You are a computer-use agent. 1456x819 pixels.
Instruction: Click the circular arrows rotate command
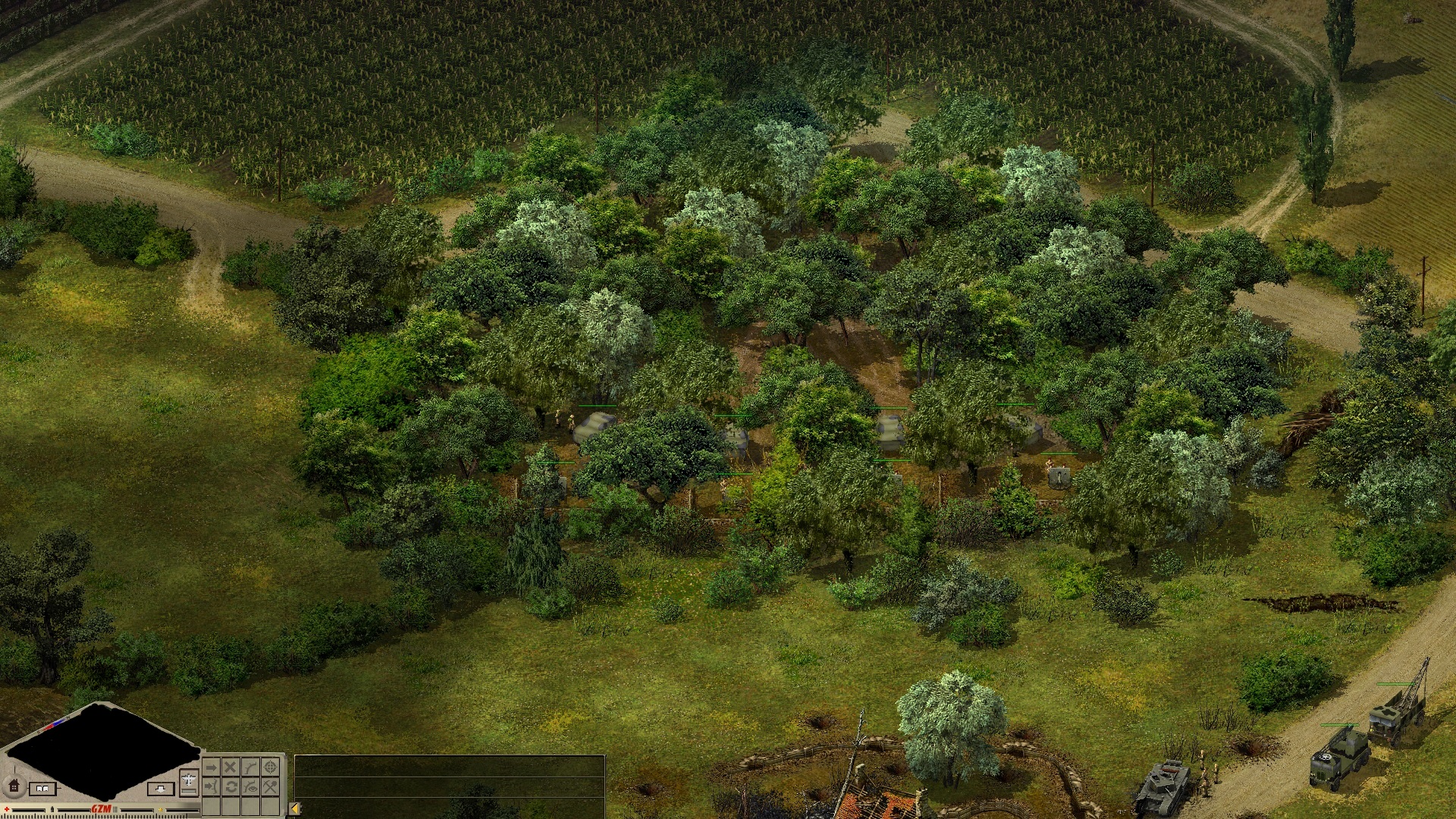point(231,787)
